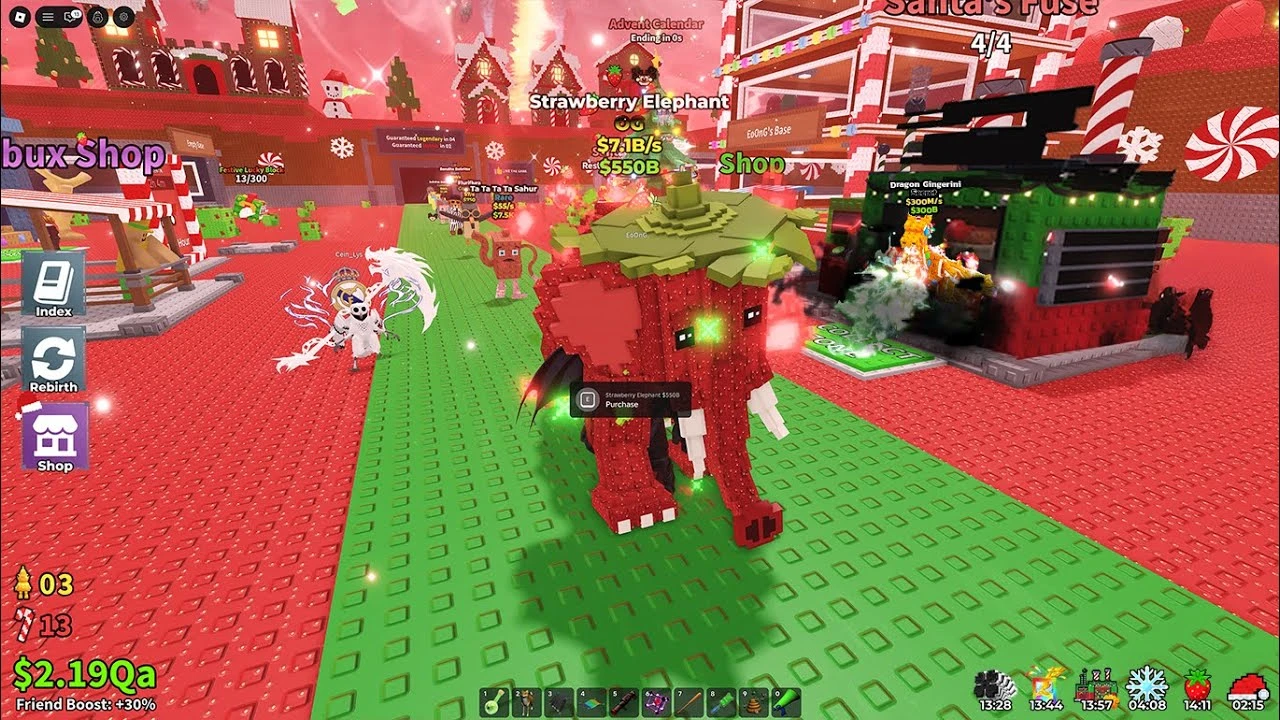Equip the red cannon in slot 5
Screen dimensions: 1280x720
pyautogui.click(x=622, y=702)
